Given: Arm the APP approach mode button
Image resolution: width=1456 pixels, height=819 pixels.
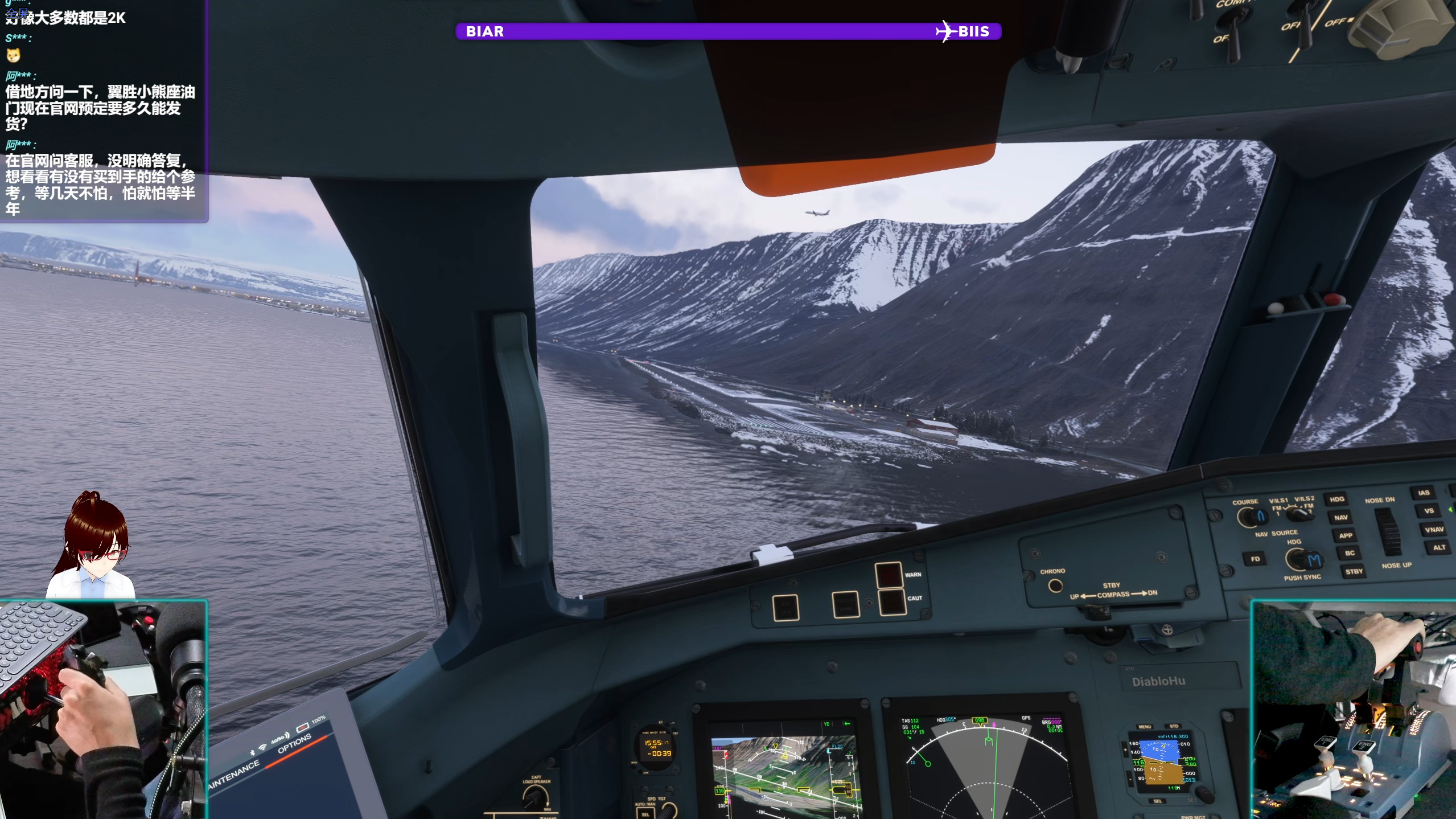Looking at the screenshot, I should (x=1345, y=535).
